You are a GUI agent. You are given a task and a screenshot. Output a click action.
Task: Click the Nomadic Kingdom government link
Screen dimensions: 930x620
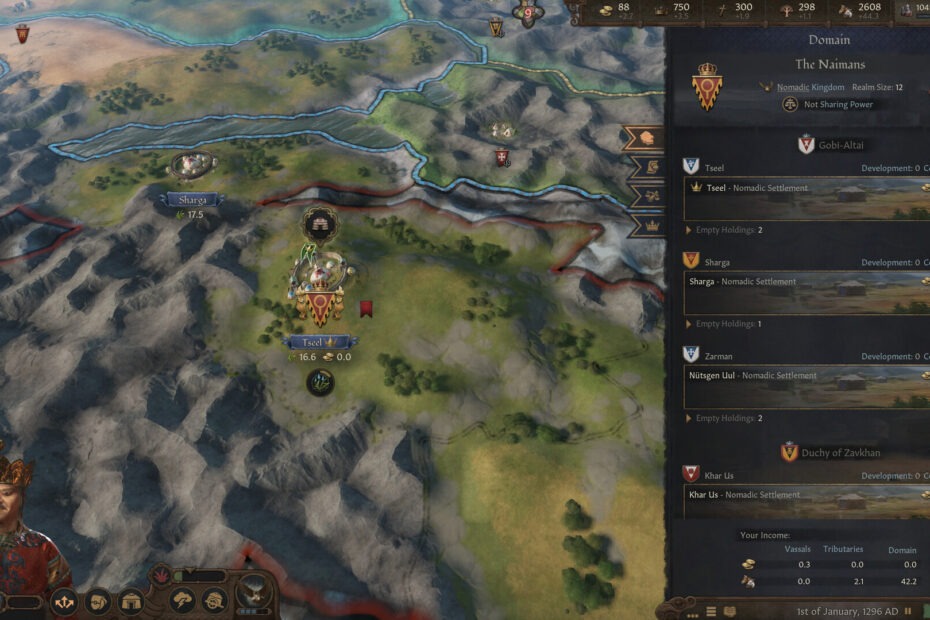click(x=810, y=88)
